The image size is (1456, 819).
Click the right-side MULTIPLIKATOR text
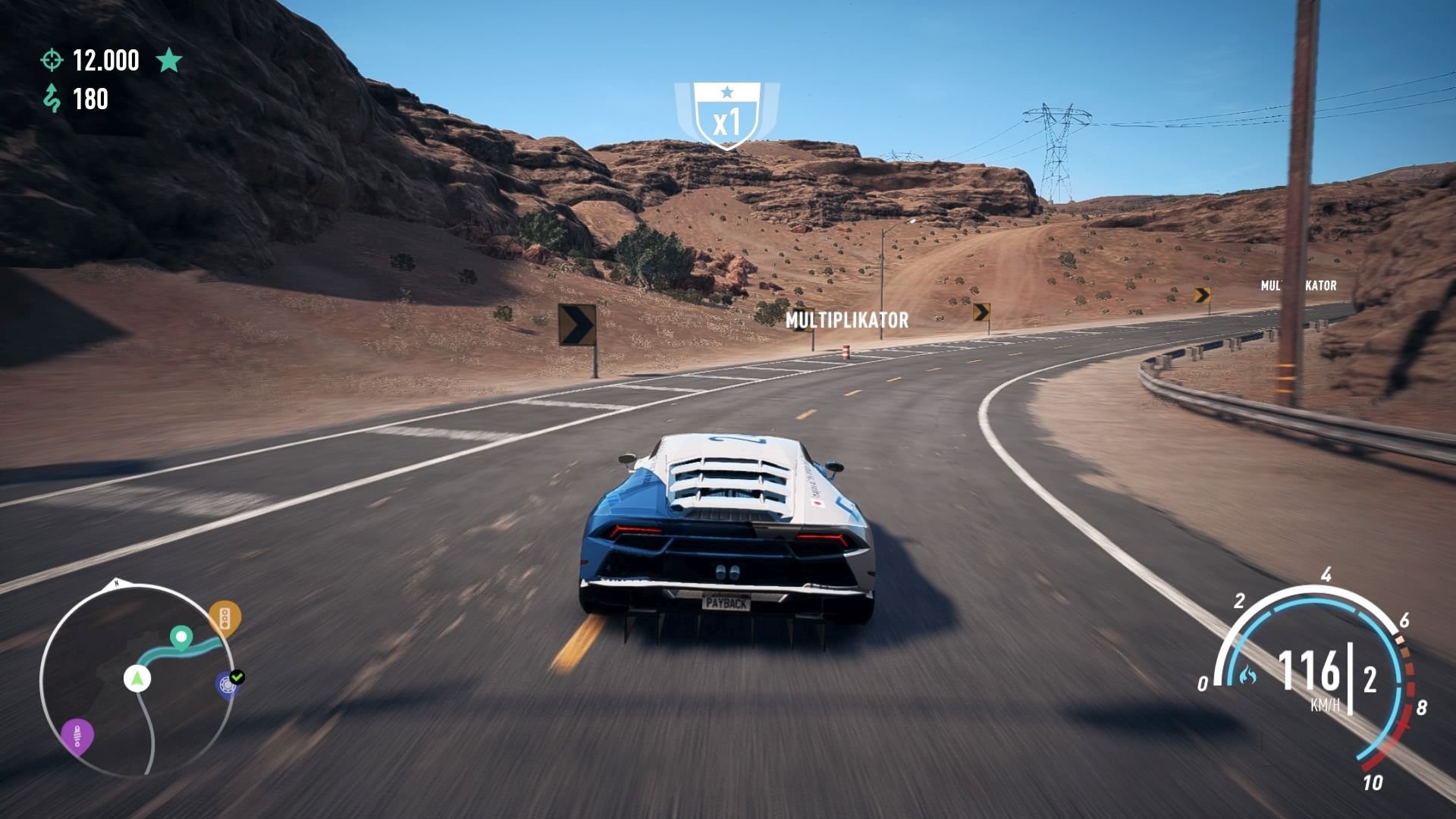coord(1298,287)
